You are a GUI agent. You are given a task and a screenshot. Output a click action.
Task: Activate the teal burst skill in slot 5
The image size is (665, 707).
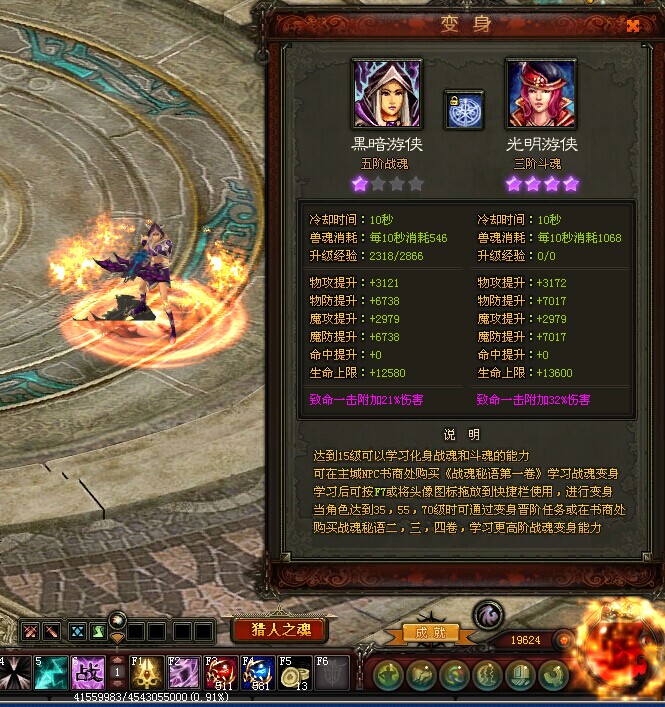pyautogui.click(x=52, y=673)
